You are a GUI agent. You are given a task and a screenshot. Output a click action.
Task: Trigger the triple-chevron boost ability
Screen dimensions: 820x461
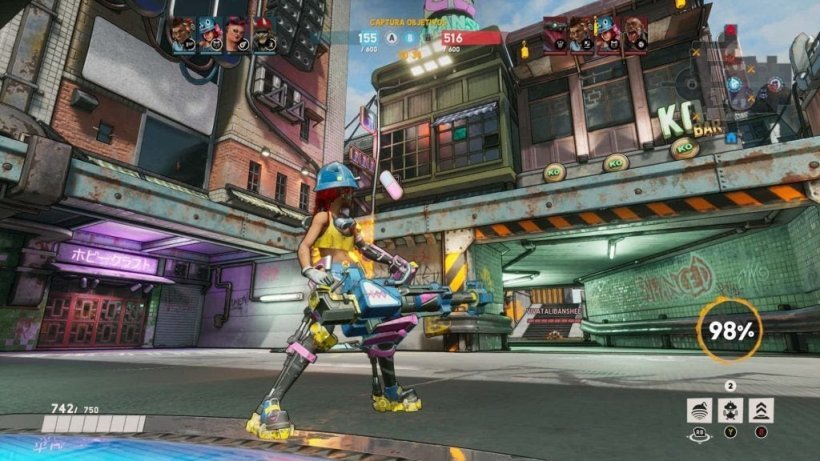coord(760,409)
